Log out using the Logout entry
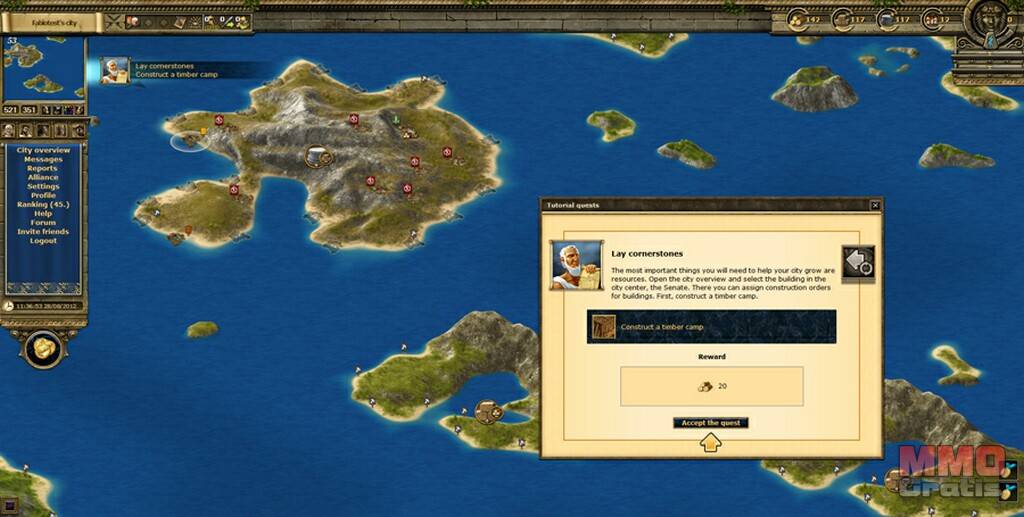The width and height of the screenshot is (1024, 517). [x=43, y=241]
